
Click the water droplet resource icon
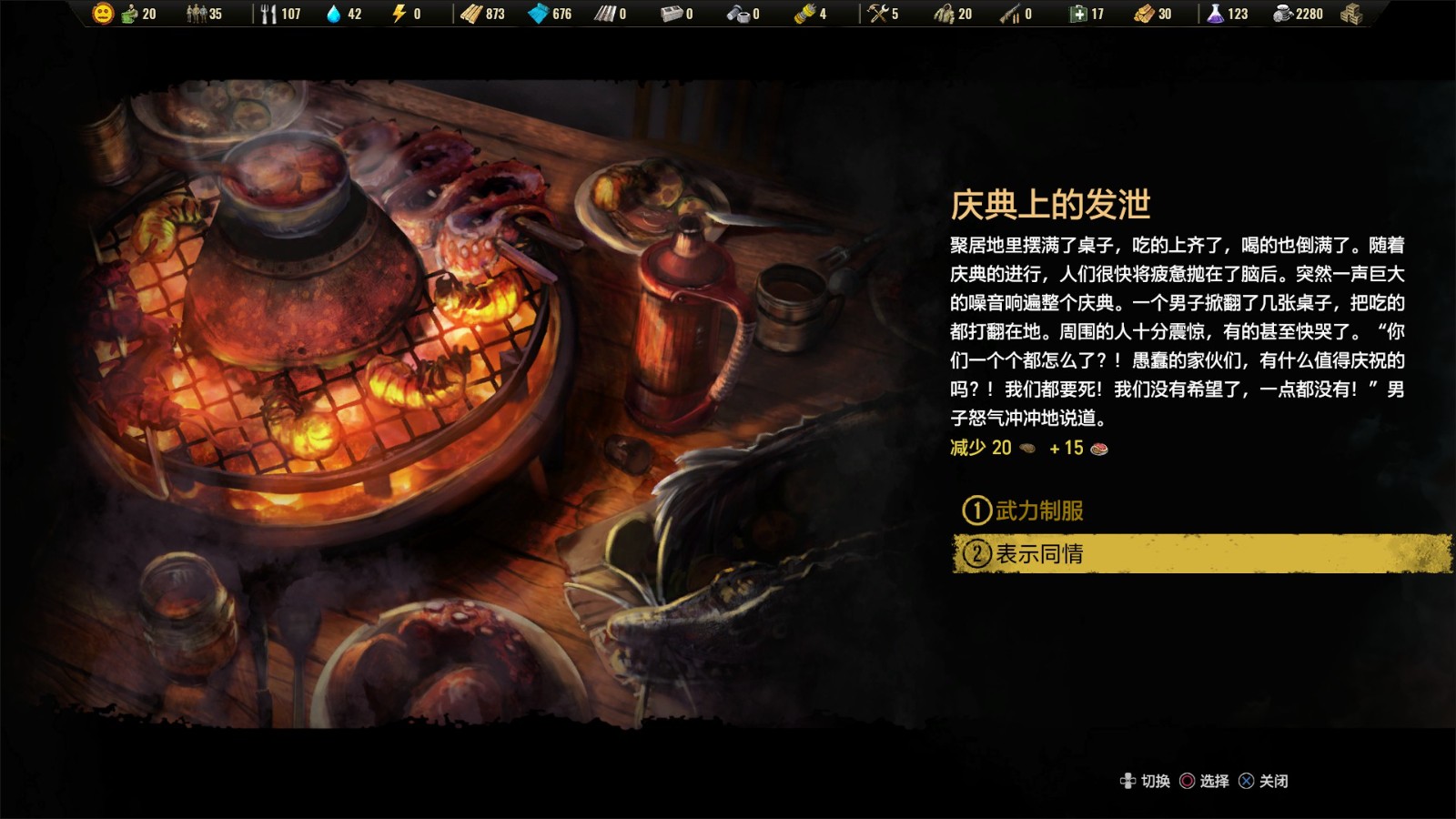(336, 14)
